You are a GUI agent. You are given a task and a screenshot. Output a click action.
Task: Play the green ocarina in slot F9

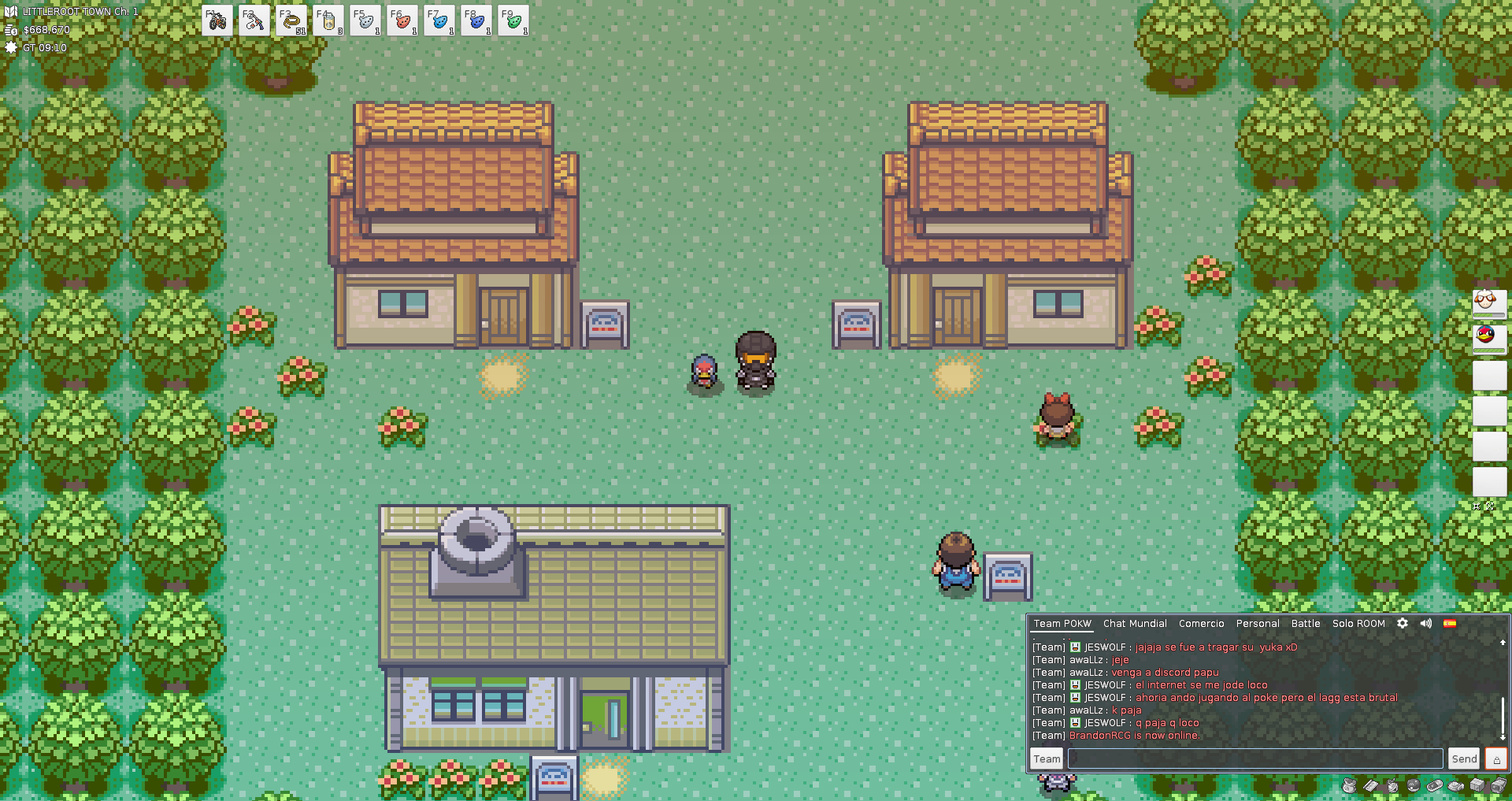(x=513, y=20)
